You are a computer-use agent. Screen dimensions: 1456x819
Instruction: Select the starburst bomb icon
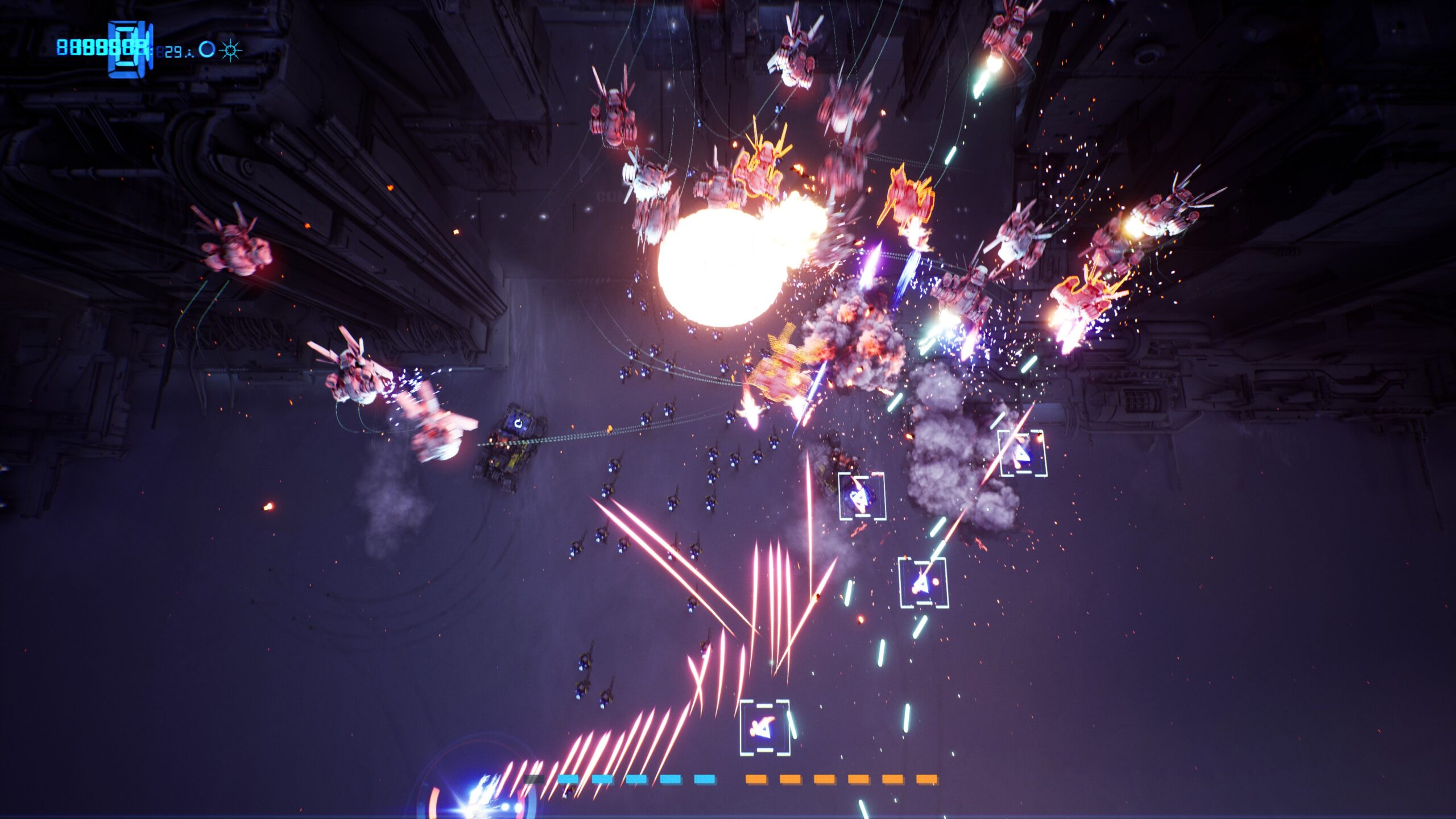point(230,51)
